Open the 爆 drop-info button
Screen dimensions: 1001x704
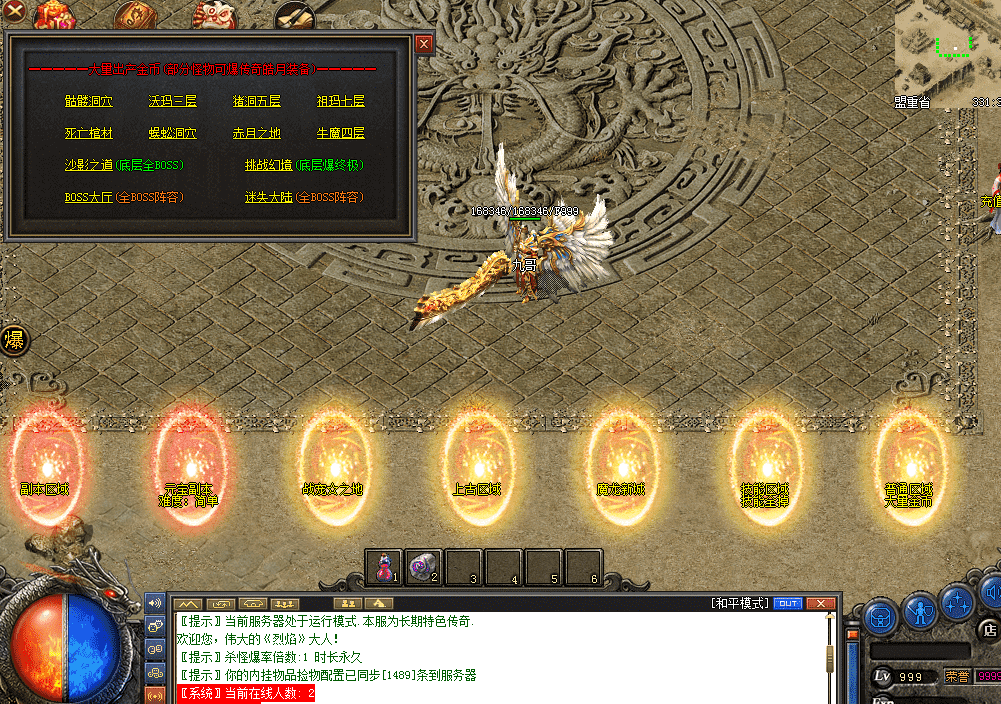[14, 339]
